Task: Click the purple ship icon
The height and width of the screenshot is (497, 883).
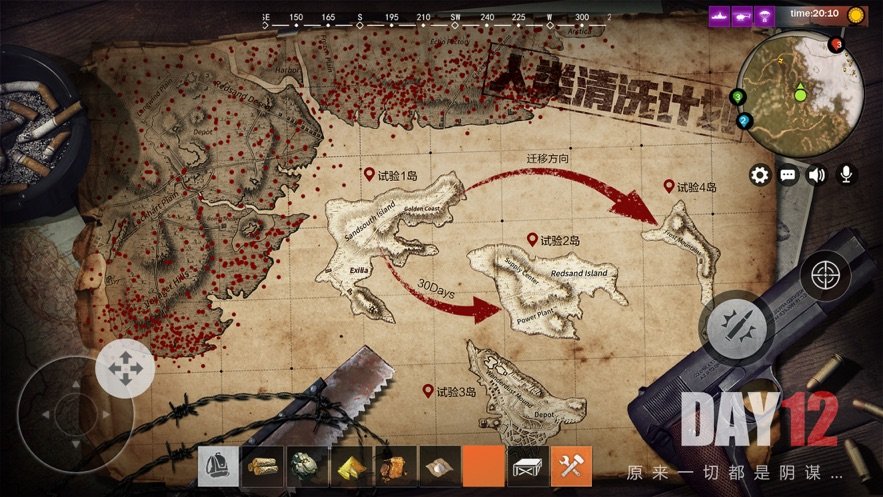Action: pyautogui.click(x=719, y=15)
